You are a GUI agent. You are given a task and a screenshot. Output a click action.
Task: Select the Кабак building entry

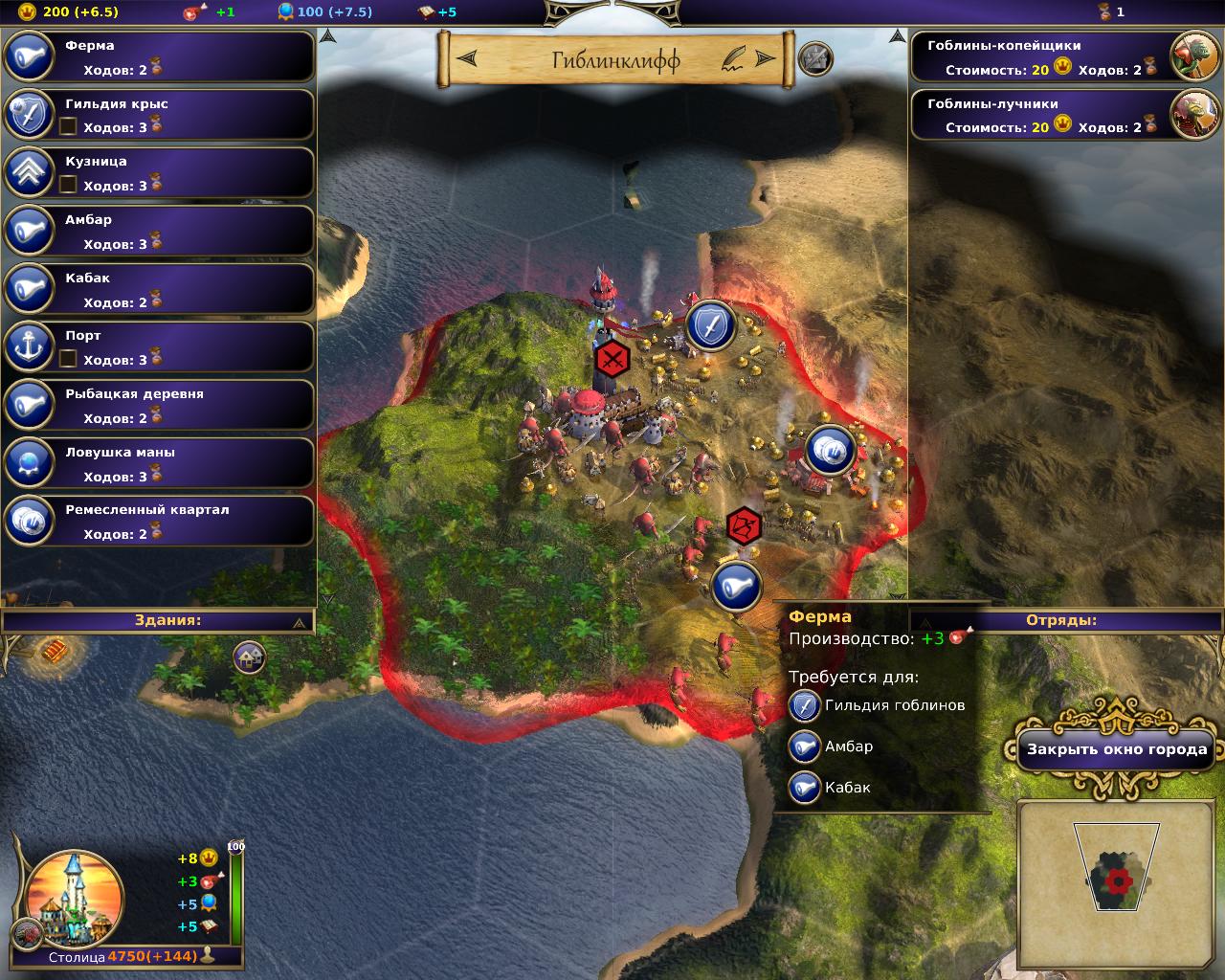[x=159, y=290]
